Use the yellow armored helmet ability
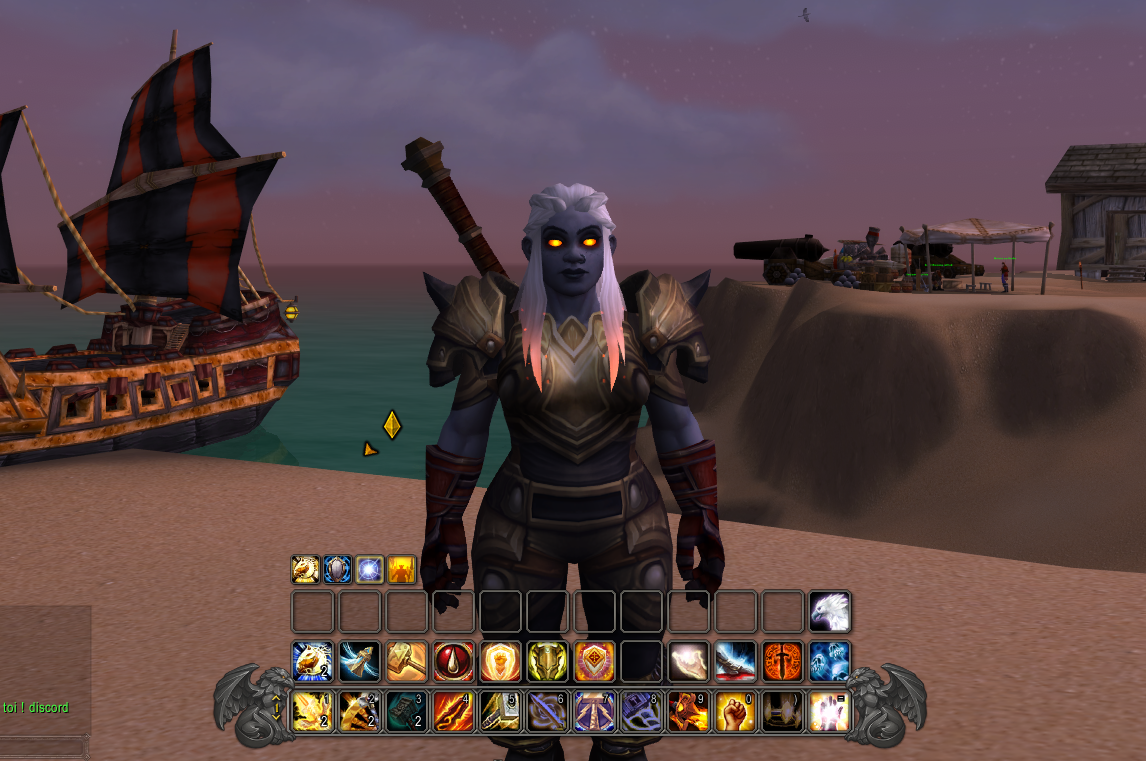The height and width of the screenshot is (761, 1146). [547, 661]
